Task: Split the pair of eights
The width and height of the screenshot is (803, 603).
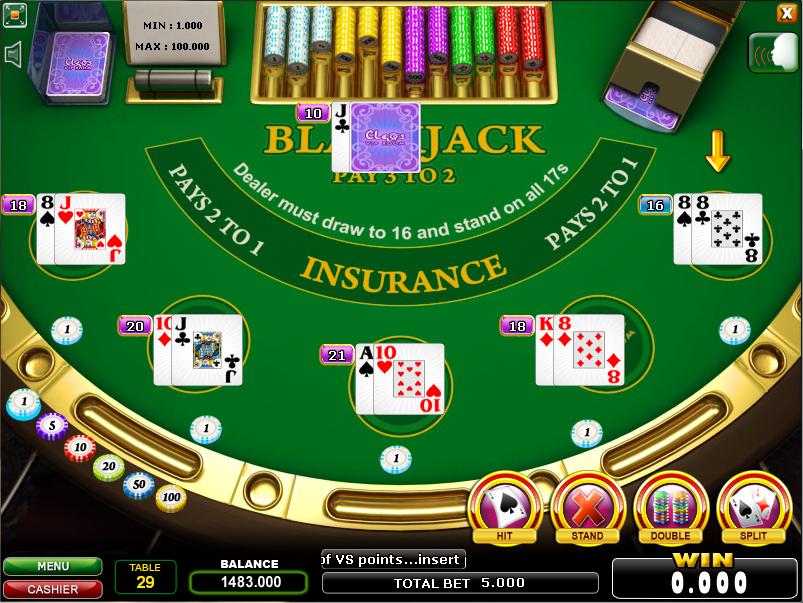Action: [753, 507]
